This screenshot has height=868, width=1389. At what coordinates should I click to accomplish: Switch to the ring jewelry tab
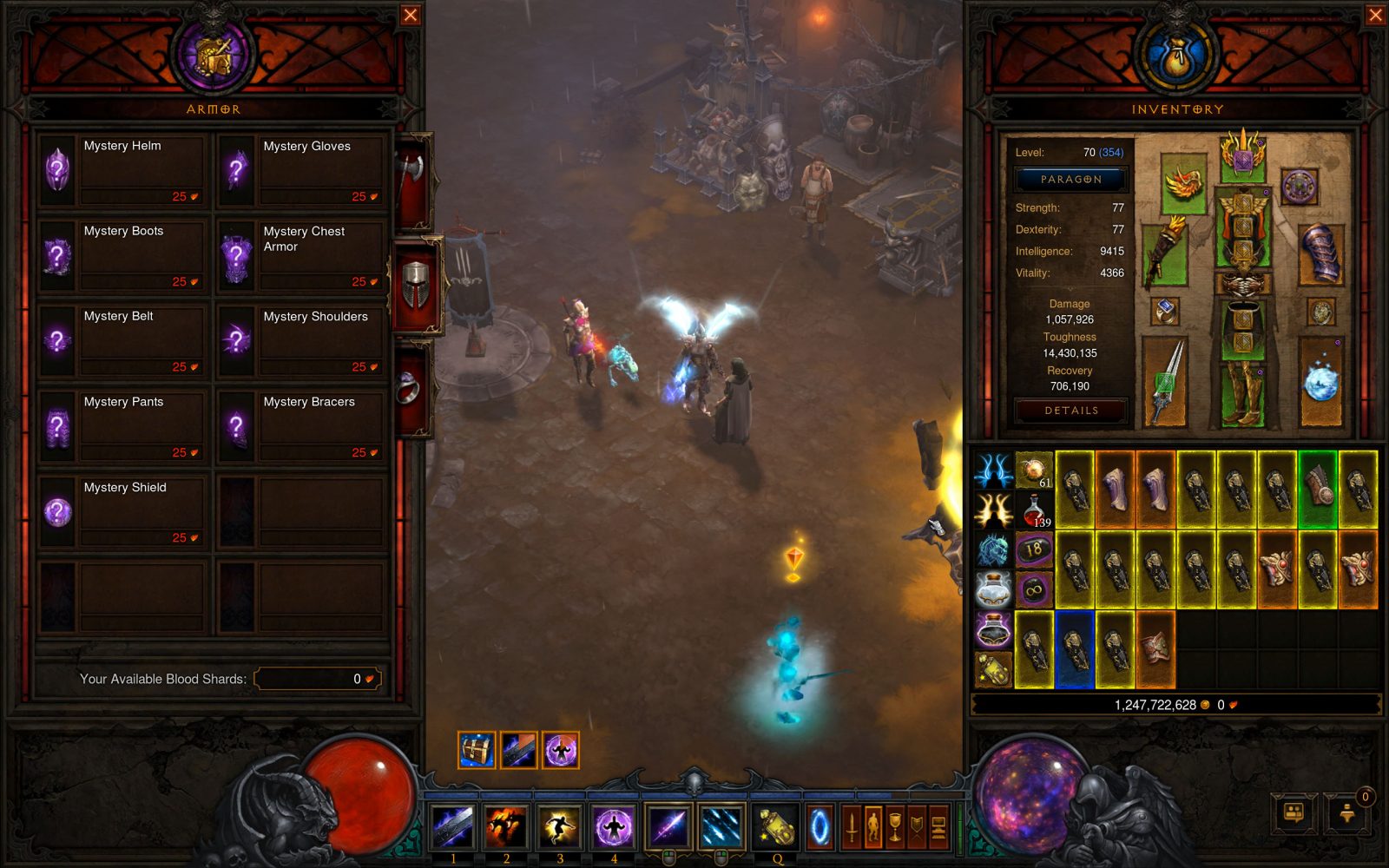(411, 388)
